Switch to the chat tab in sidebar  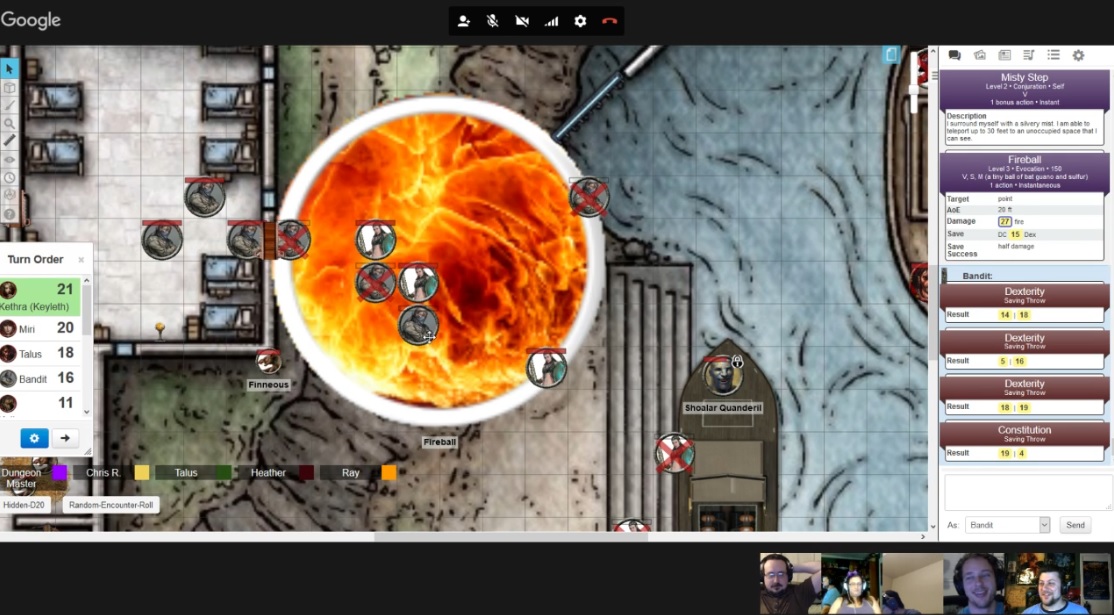pyautogui.click(x=954, y=56)
